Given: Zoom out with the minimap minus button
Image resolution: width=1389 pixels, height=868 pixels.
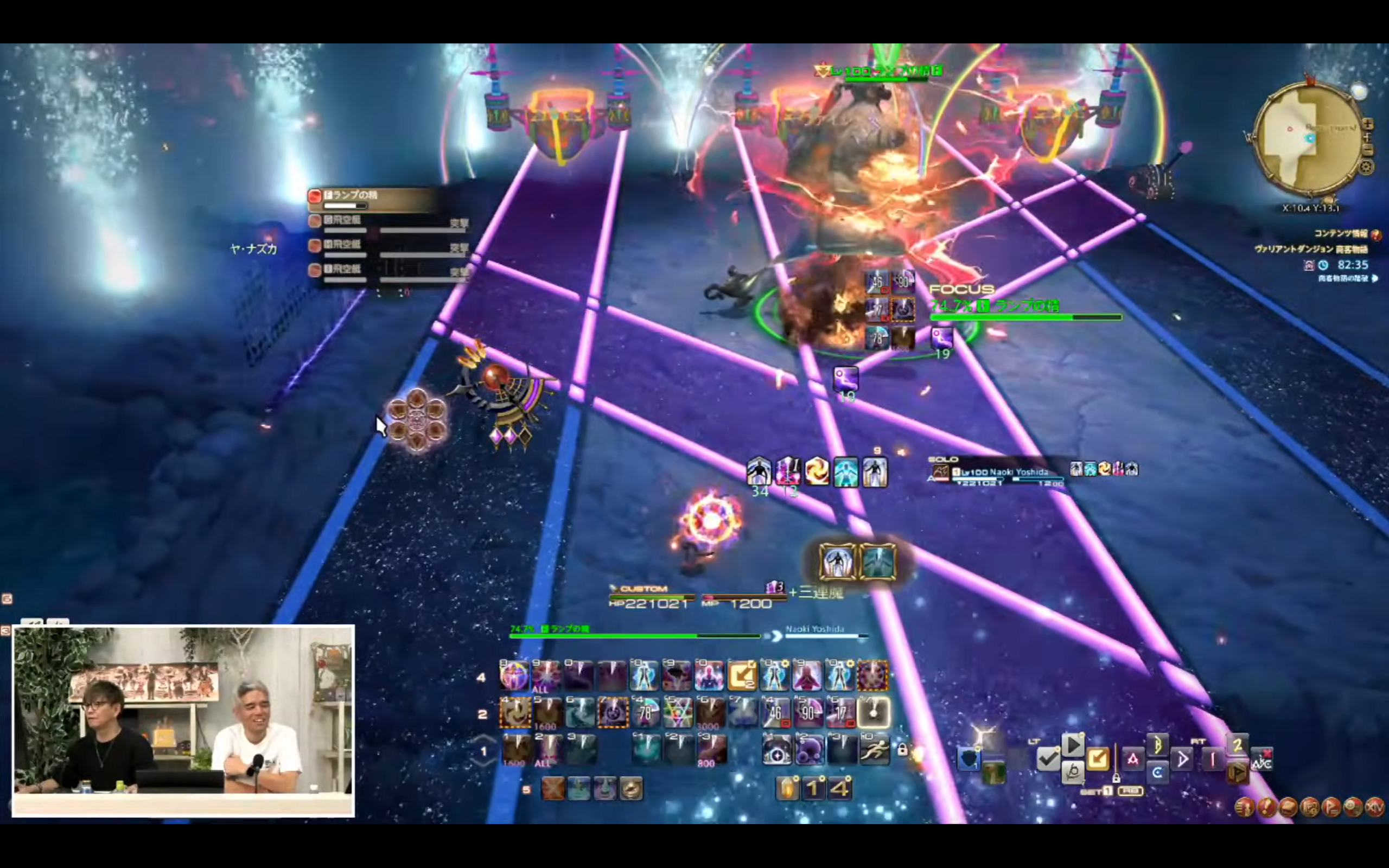Looking at the screenshot, I should [1368, 150].
